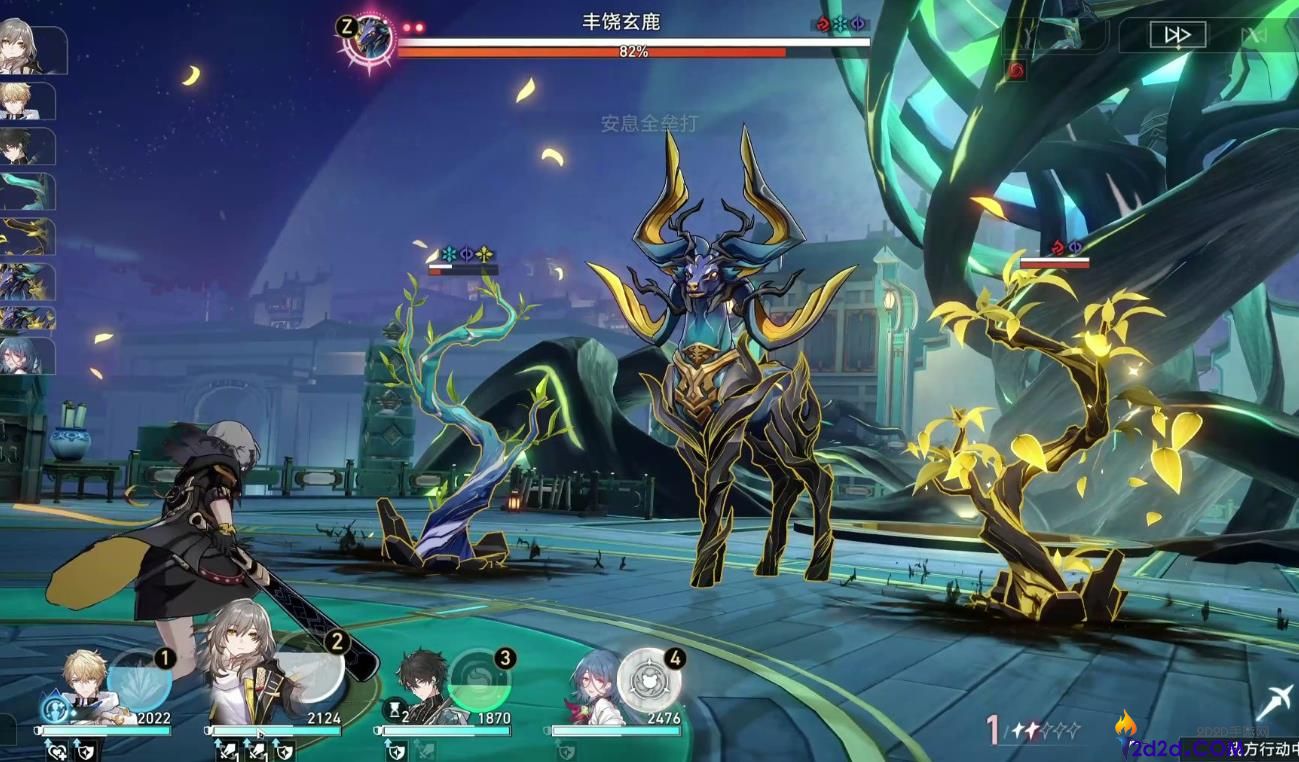
Task: Activate Natasha's teddy bear ultimate, numbered 4
Action: click(x=649, y=680)
